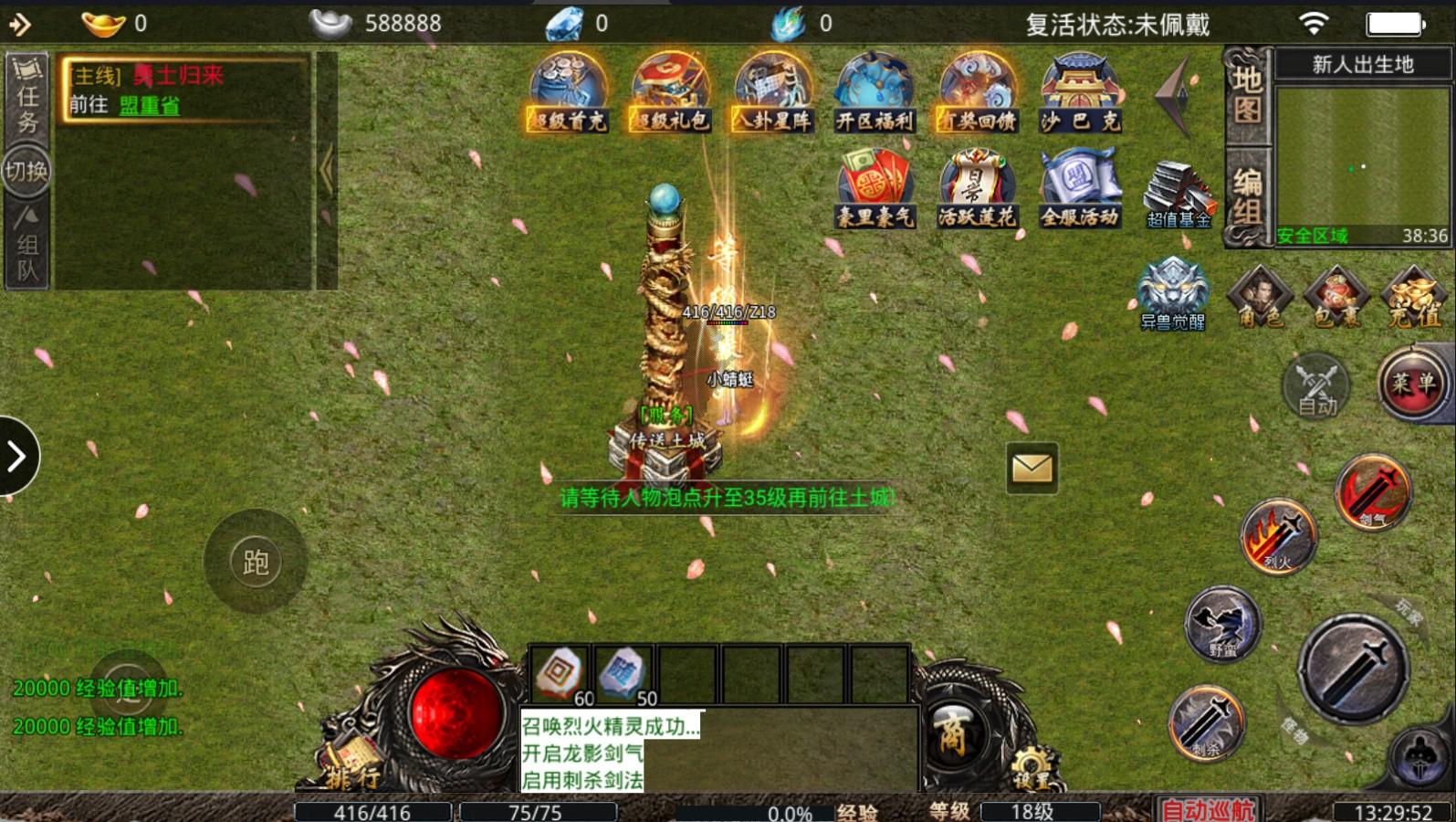Screen dimensions: 1456x822
Task: Open the 超级首充 first-recharge event
Action: point(568,92)
